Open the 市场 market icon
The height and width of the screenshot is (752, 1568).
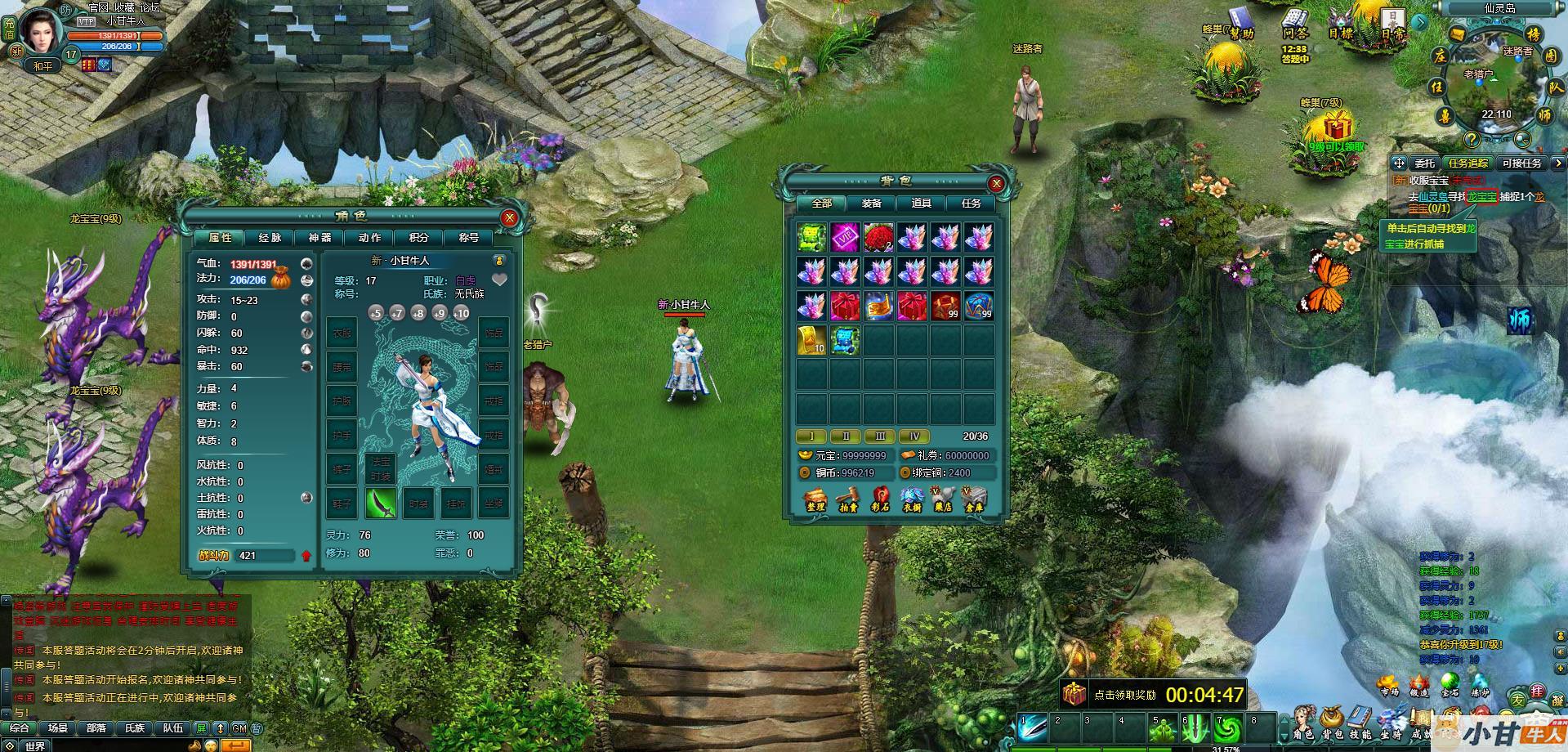(1388, 685)
